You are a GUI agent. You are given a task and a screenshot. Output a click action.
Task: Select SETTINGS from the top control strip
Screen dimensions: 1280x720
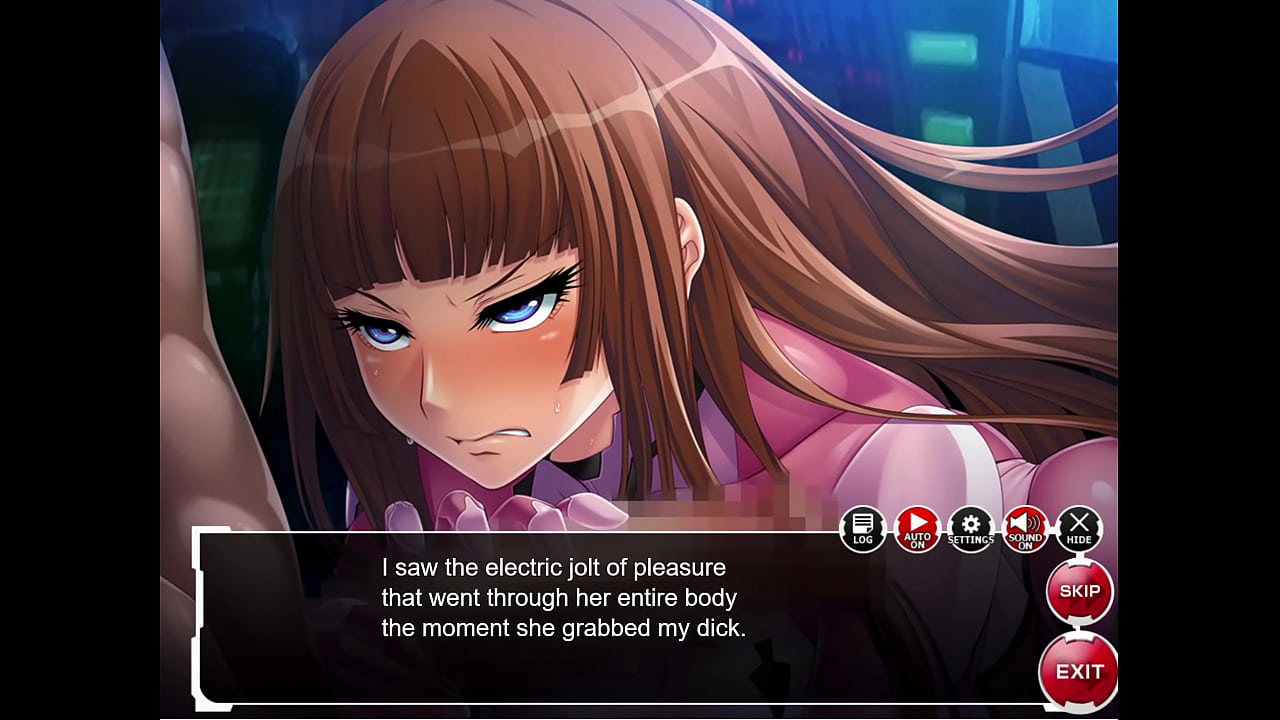pos(969,527)
